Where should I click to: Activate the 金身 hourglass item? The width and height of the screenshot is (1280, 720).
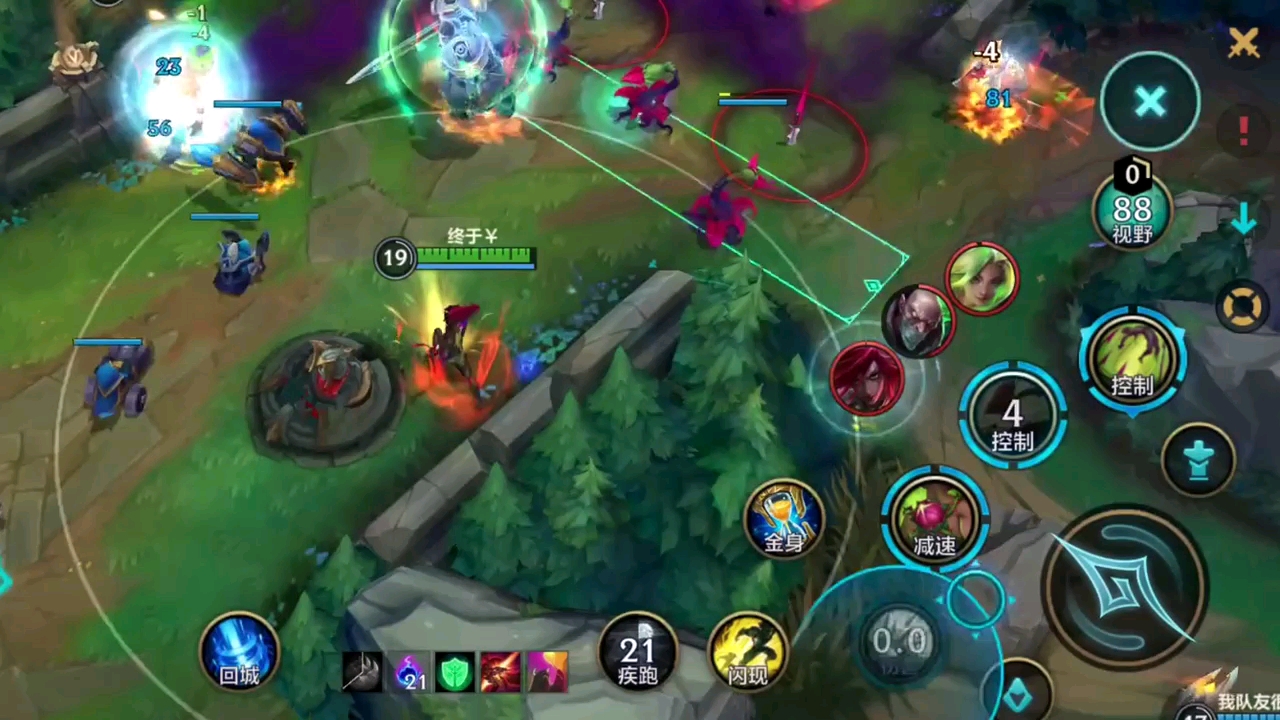click(784, 519)
